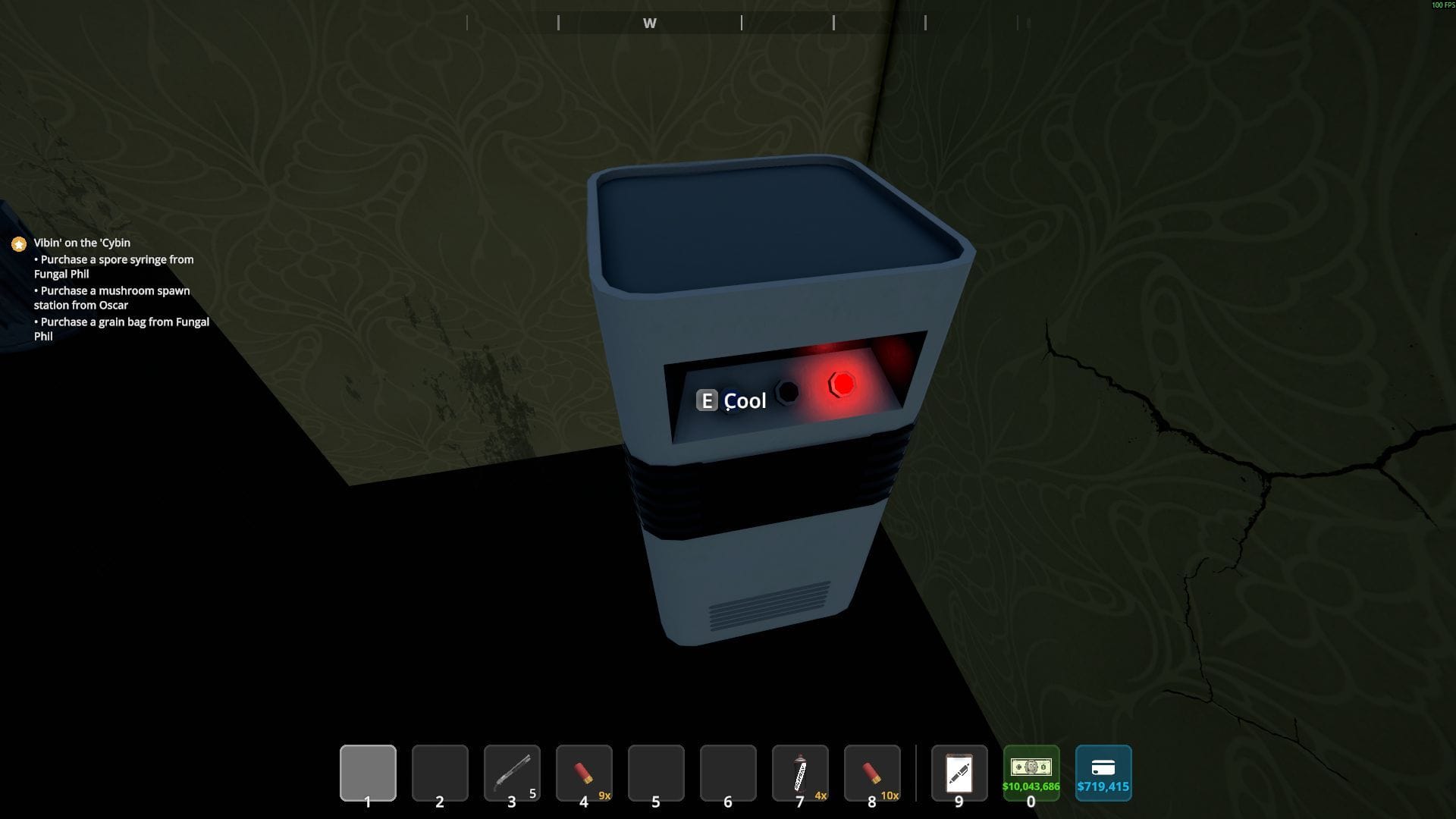
Task: Select the shotgun shells in hotbar slot 4
Action: tap(584, 773)
